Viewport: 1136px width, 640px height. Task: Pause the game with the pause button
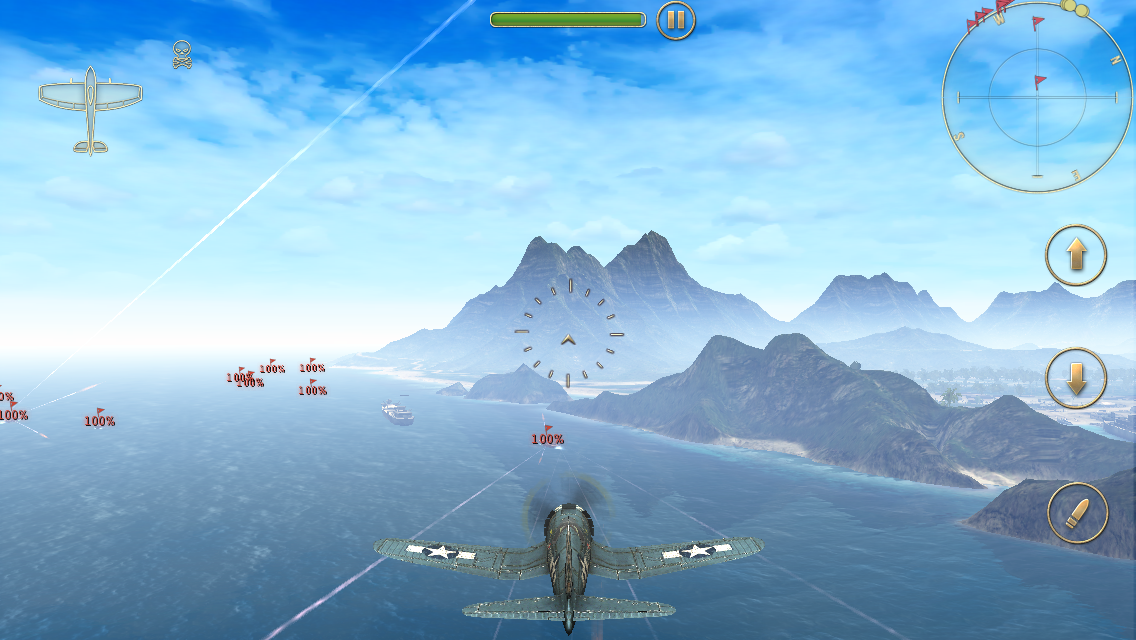pyautogui.click(x=676, y=20)
